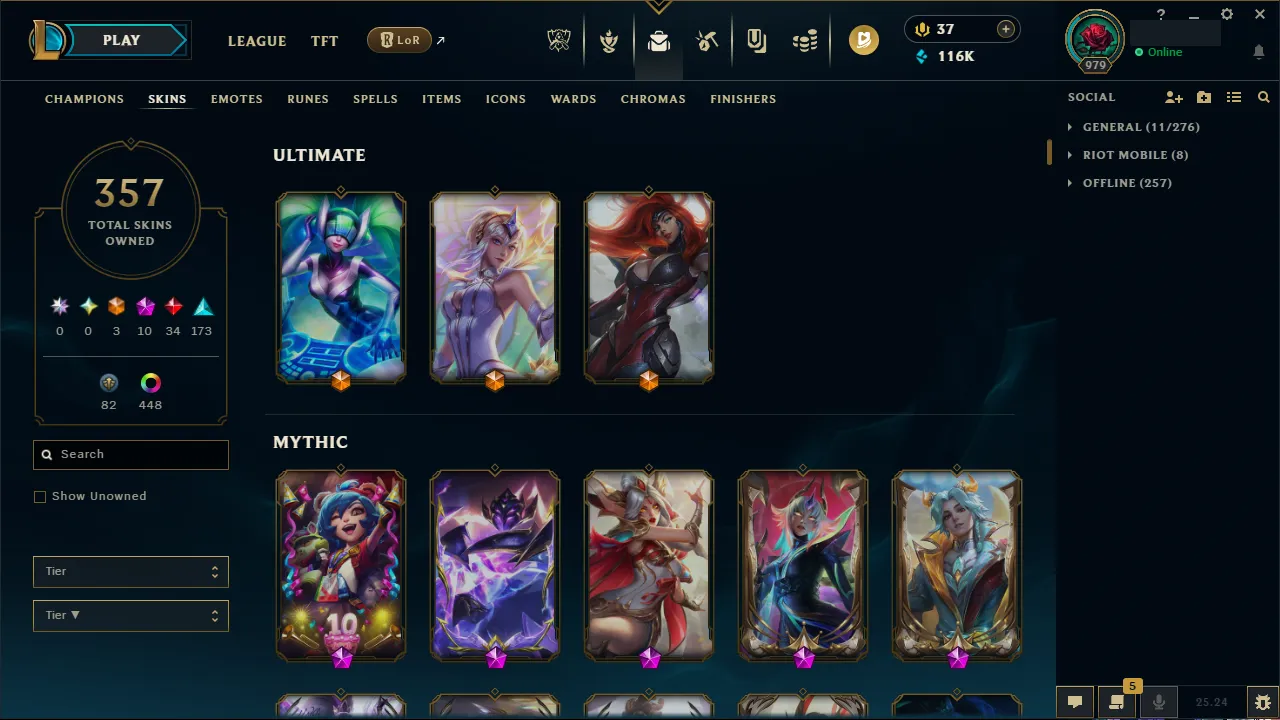Click the PLAY button

tap(121, 40)
